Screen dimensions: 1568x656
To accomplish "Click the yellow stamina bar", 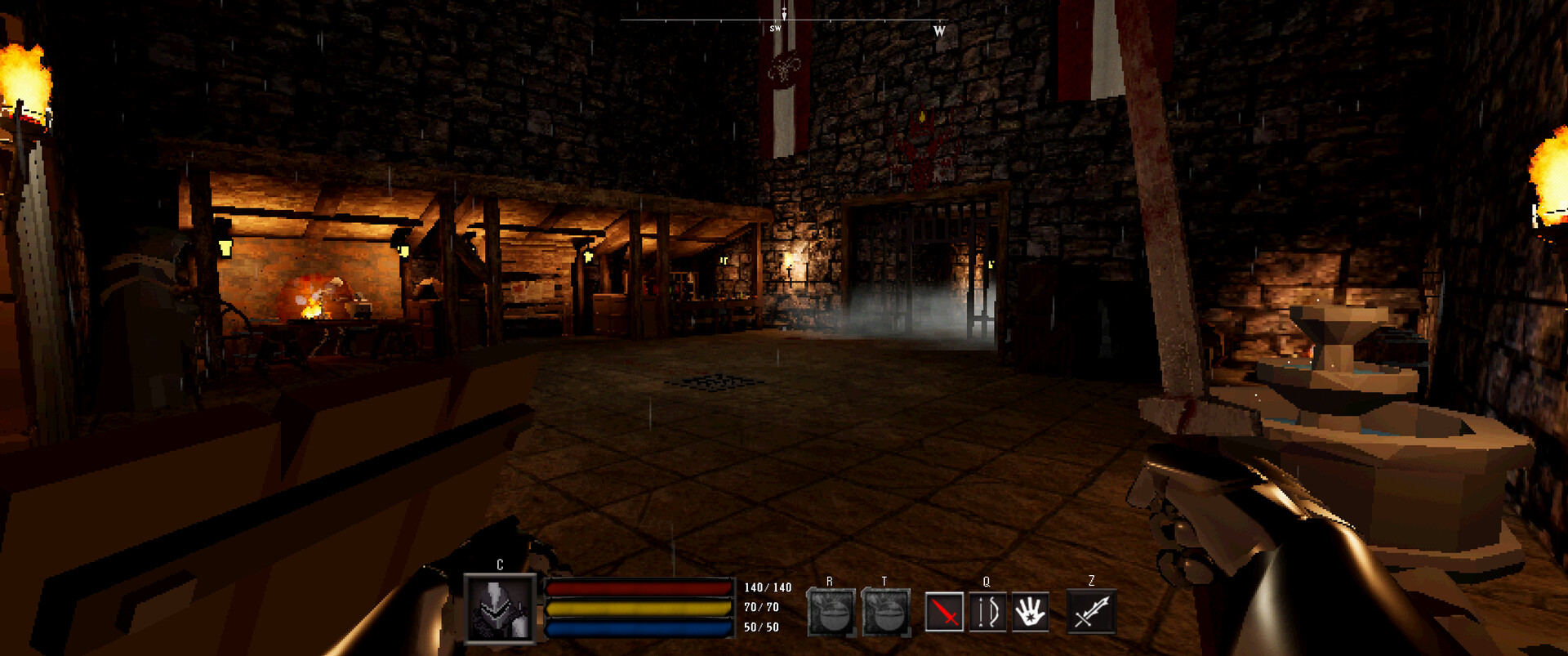I will [x=639, y=609].
